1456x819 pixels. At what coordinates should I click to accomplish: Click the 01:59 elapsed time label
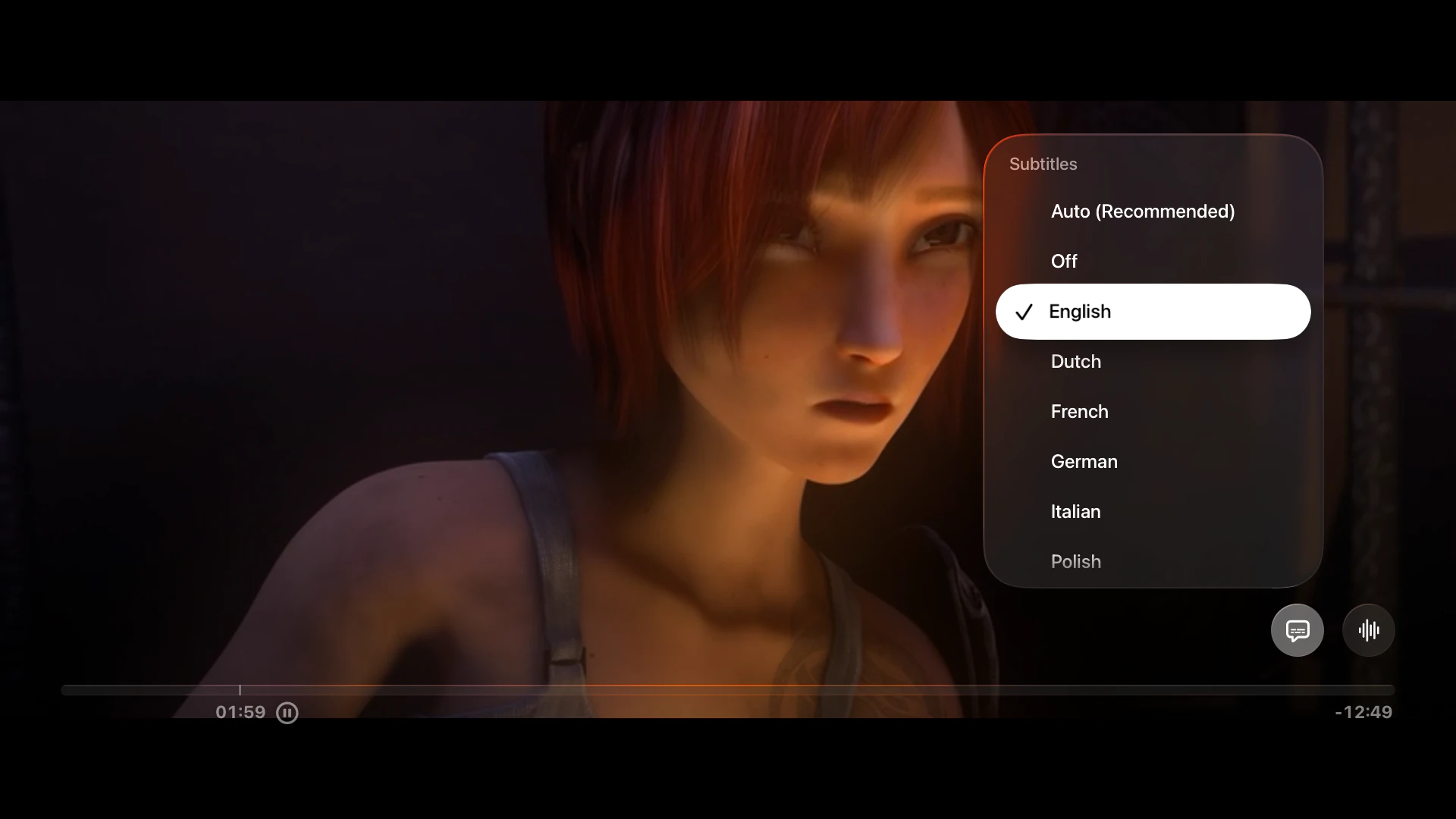(240, 713)
